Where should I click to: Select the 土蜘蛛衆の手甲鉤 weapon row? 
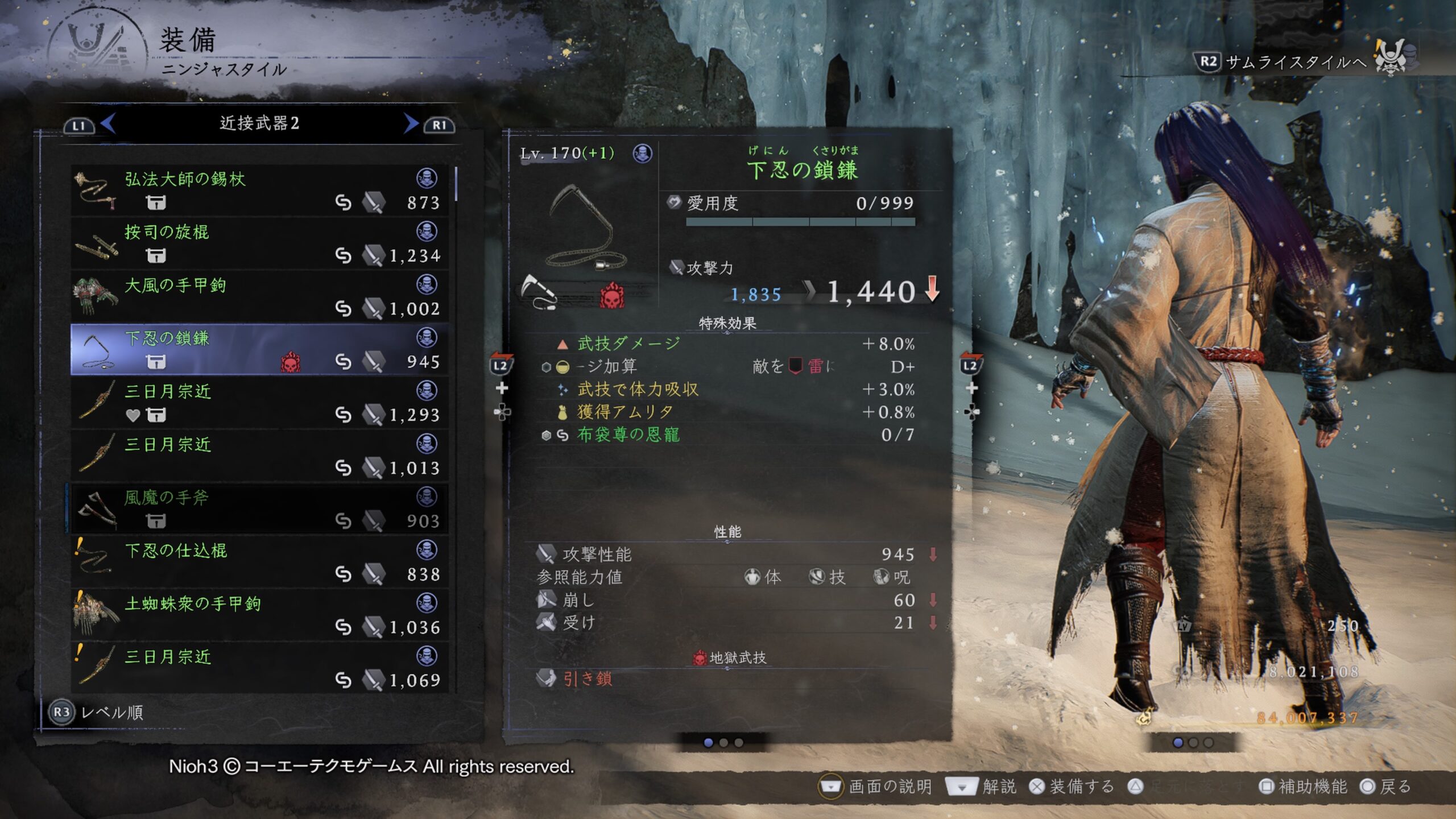[259, 615]
